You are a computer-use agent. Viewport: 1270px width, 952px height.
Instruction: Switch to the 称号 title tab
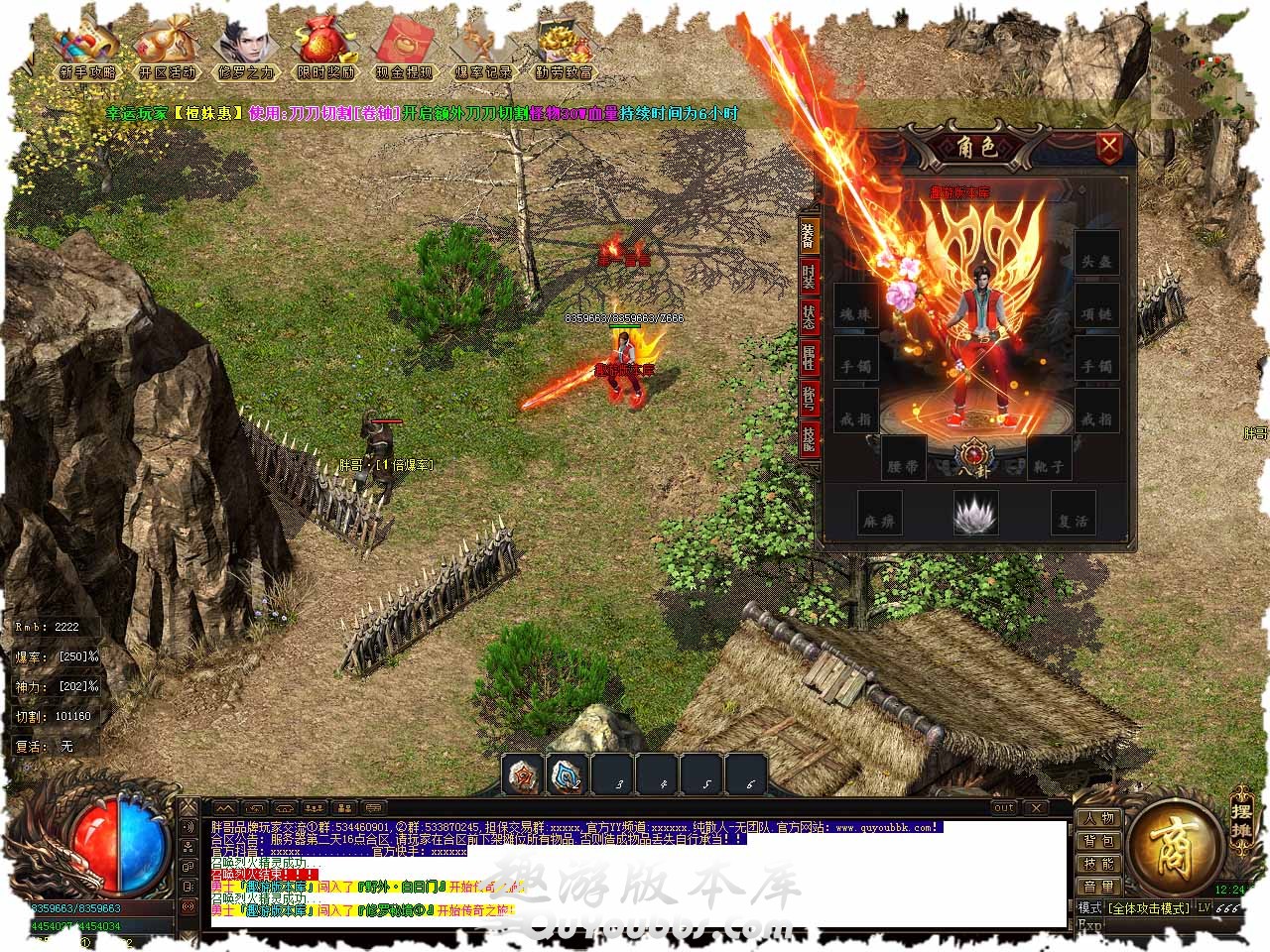(x=810, y=399)
